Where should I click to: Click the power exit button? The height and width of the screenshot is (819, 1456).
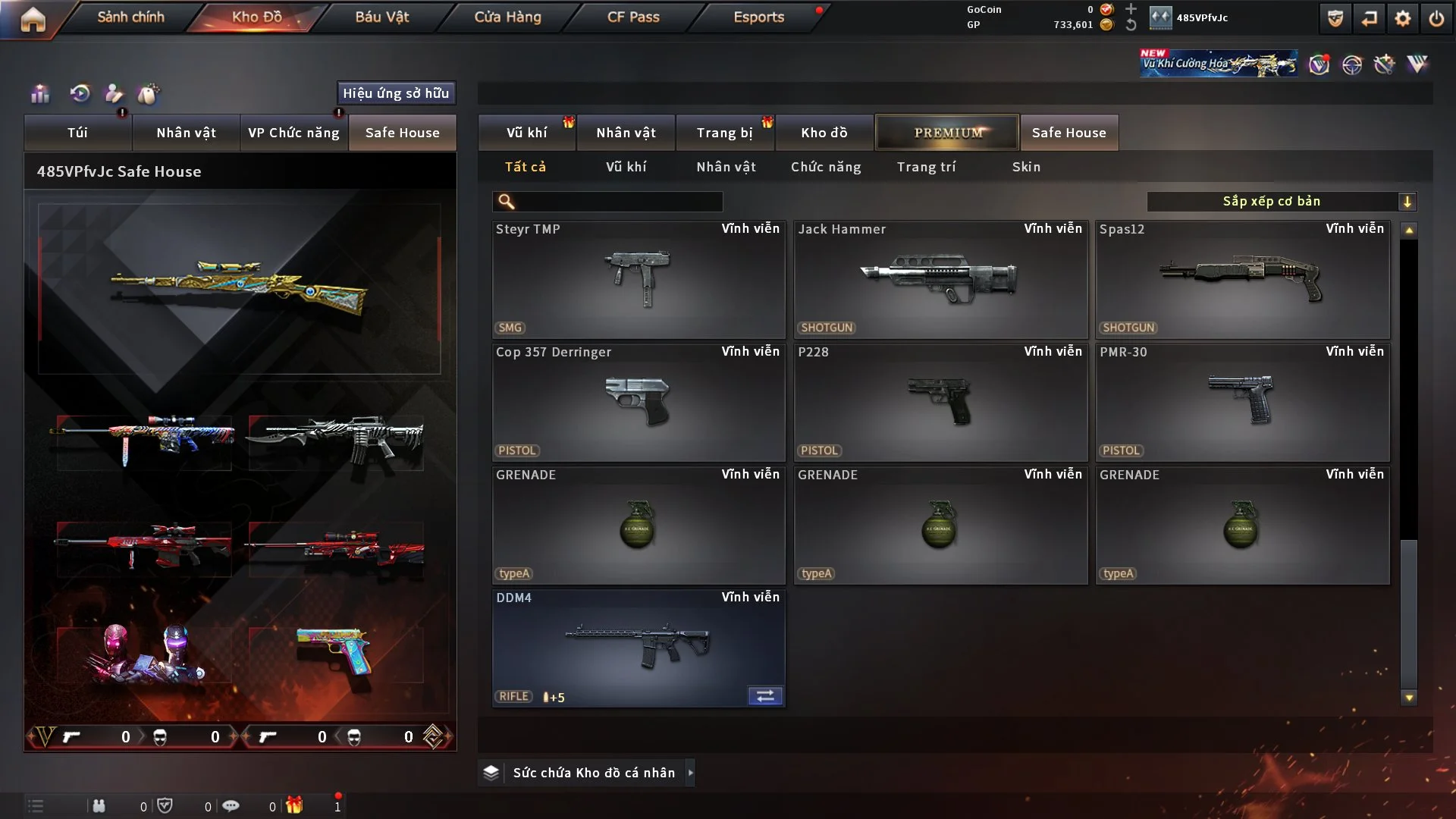[x=1436, y=18]
